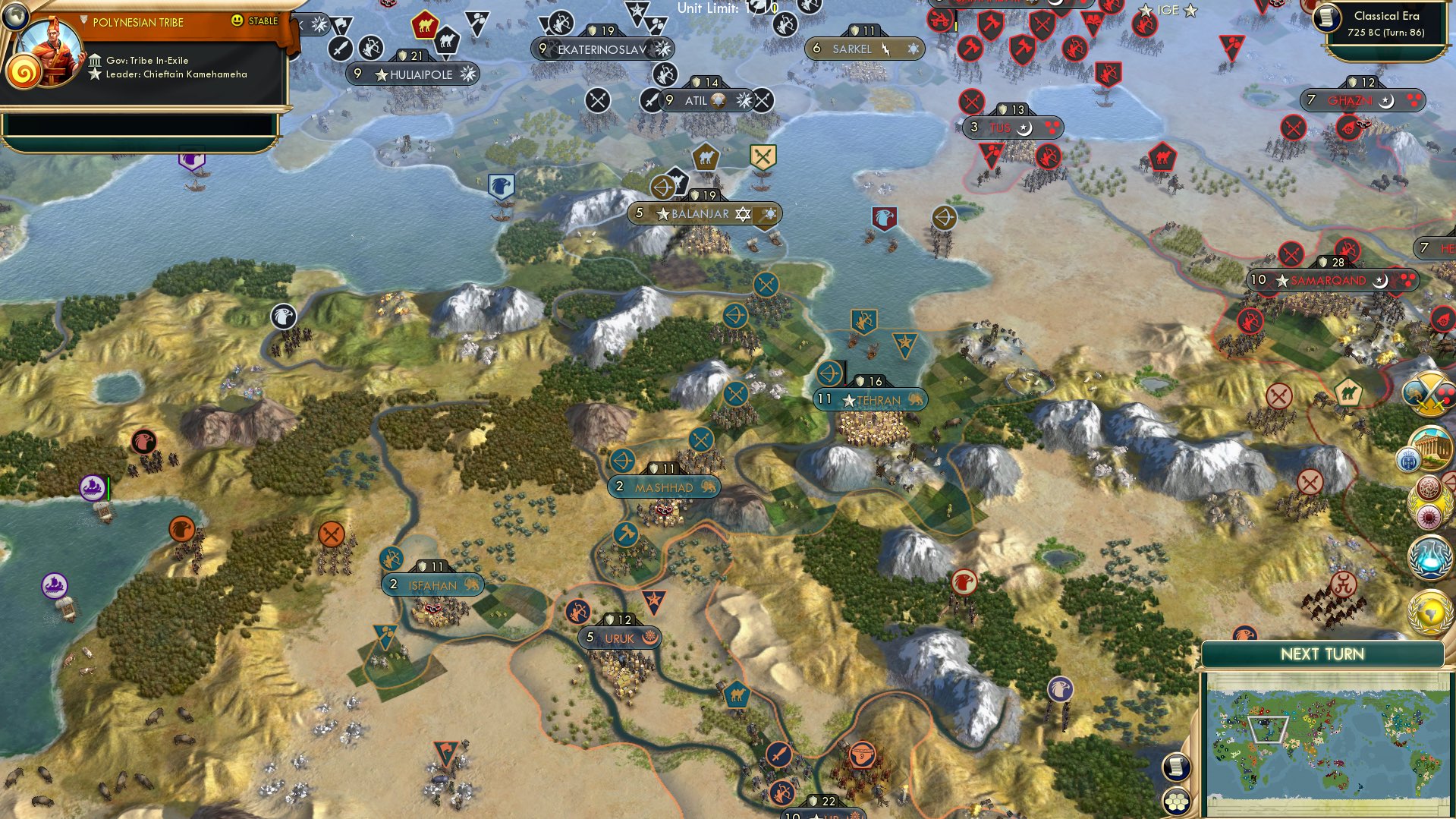Open the blue Portugal shield notification
1456x819 pixels.
tap(1409, 458)
